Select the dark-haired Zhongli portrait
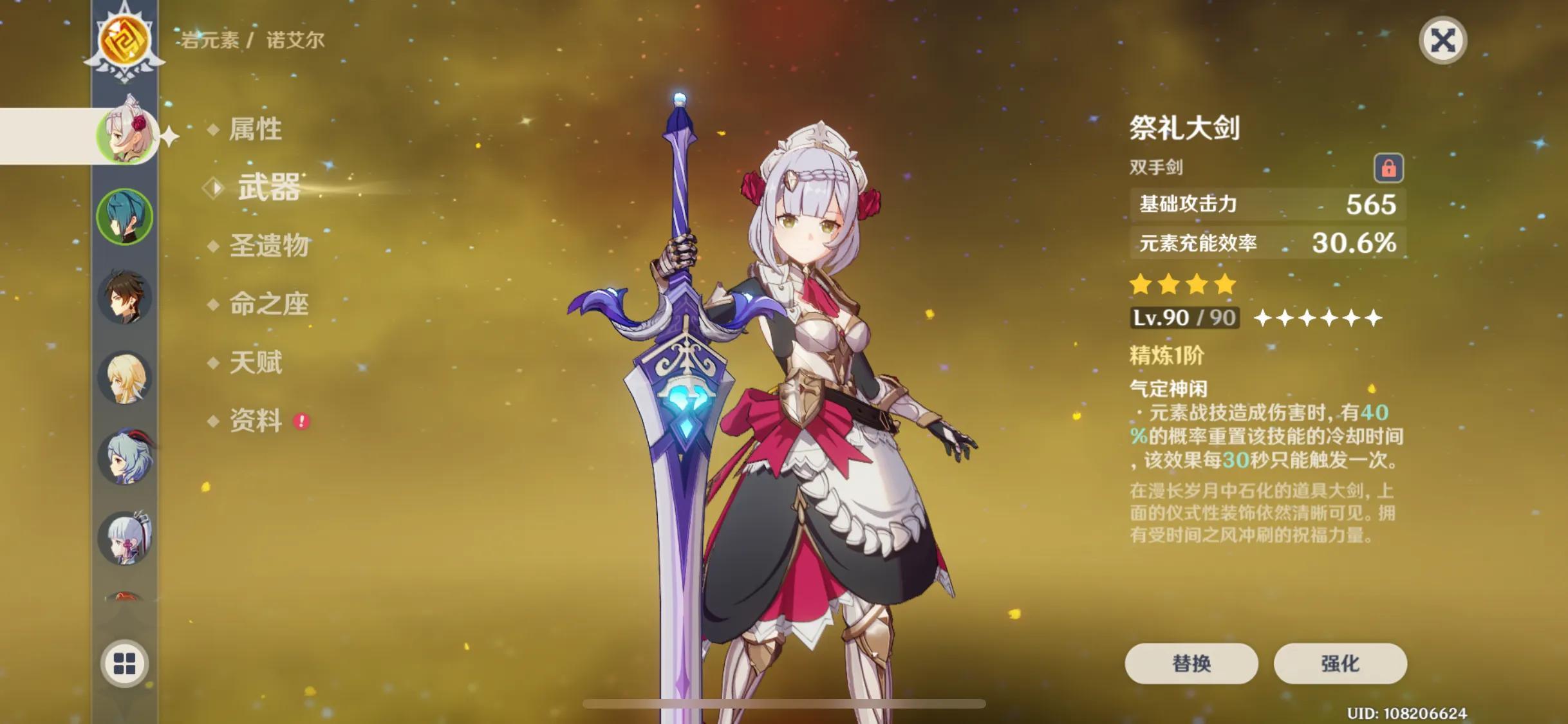Viewport: 1568px width, 724px height. click(124, 297)
